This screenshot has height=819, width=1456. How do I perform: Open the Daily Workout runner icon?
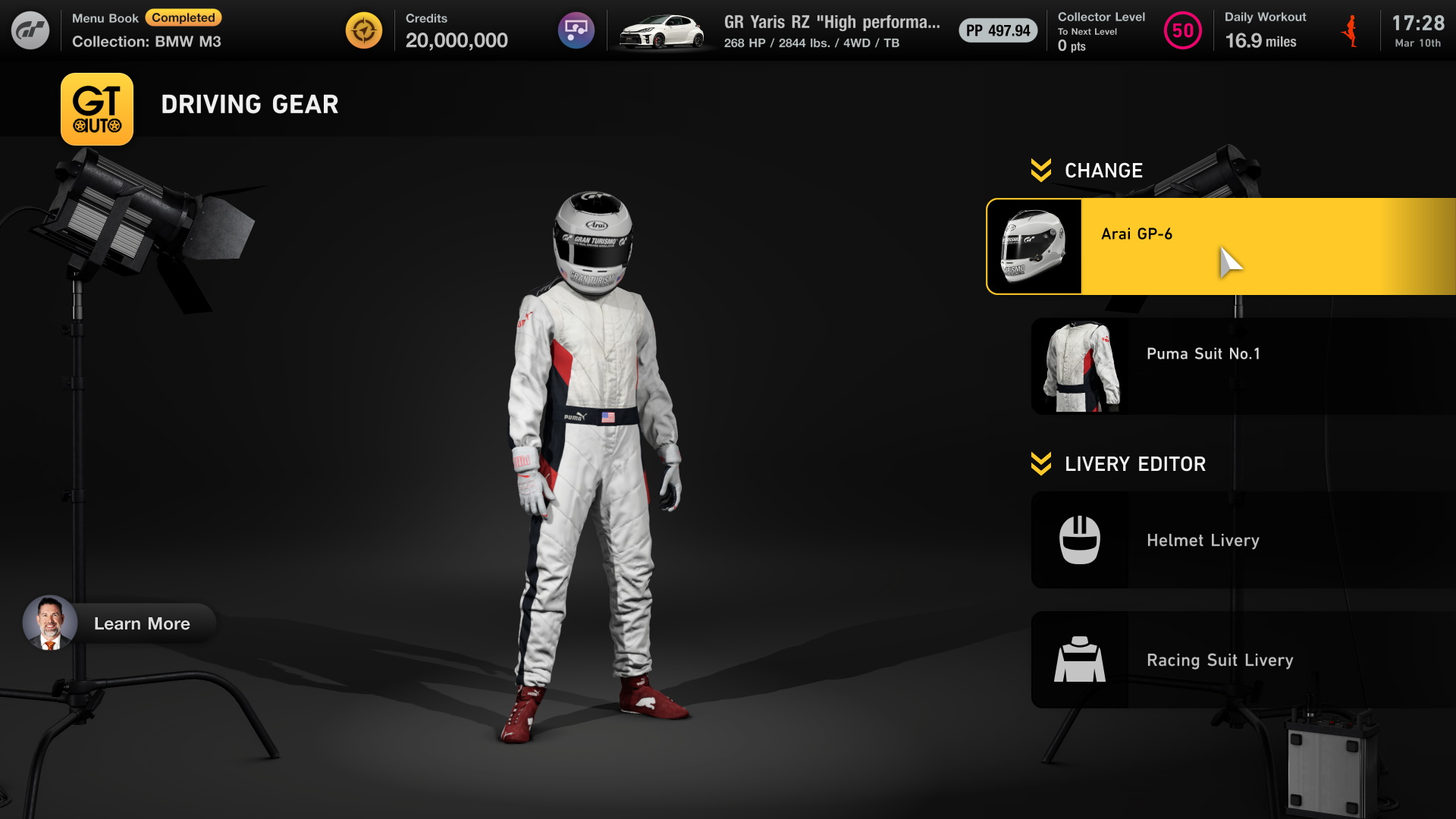pyautogui.click(x=1350, y=31)
